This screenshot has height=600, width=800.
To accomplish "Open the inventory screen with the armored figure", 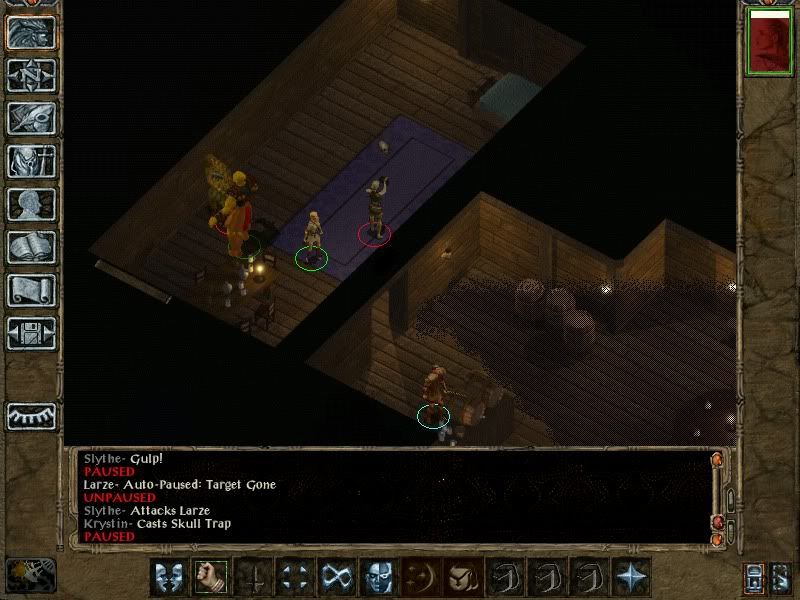I will coord(31,162).
